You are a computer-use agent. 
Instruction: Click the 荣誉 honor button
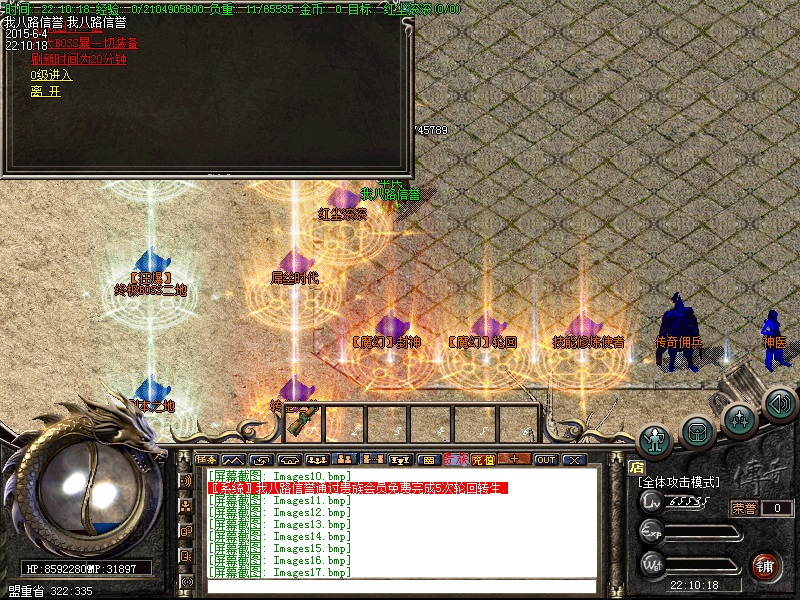pyautogui.click(x=744, y=508)
